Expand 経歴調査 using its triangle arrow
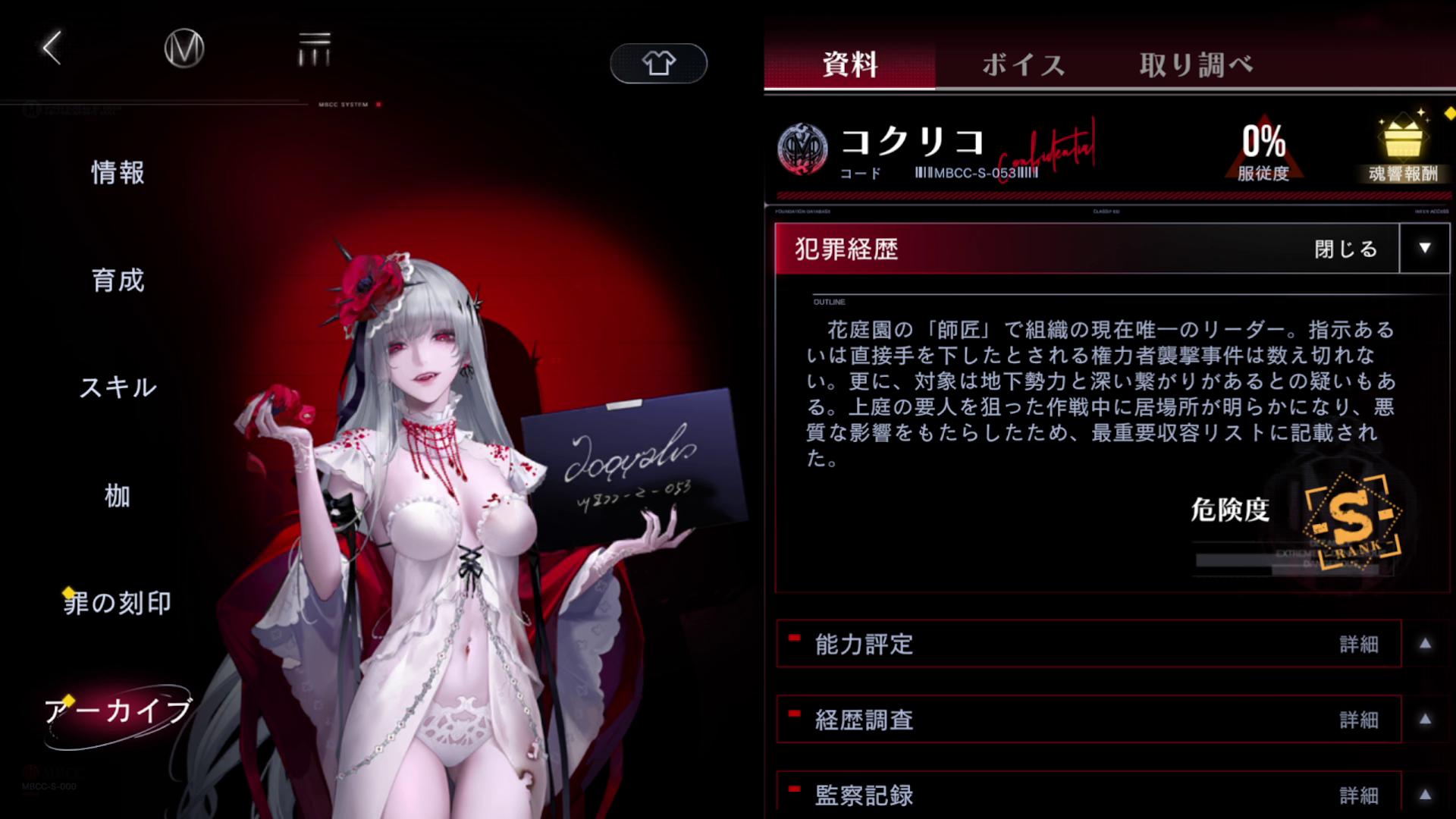The width and height of the screenshot is (1456, 819). pyautogui.click(x=1424, y=720)
